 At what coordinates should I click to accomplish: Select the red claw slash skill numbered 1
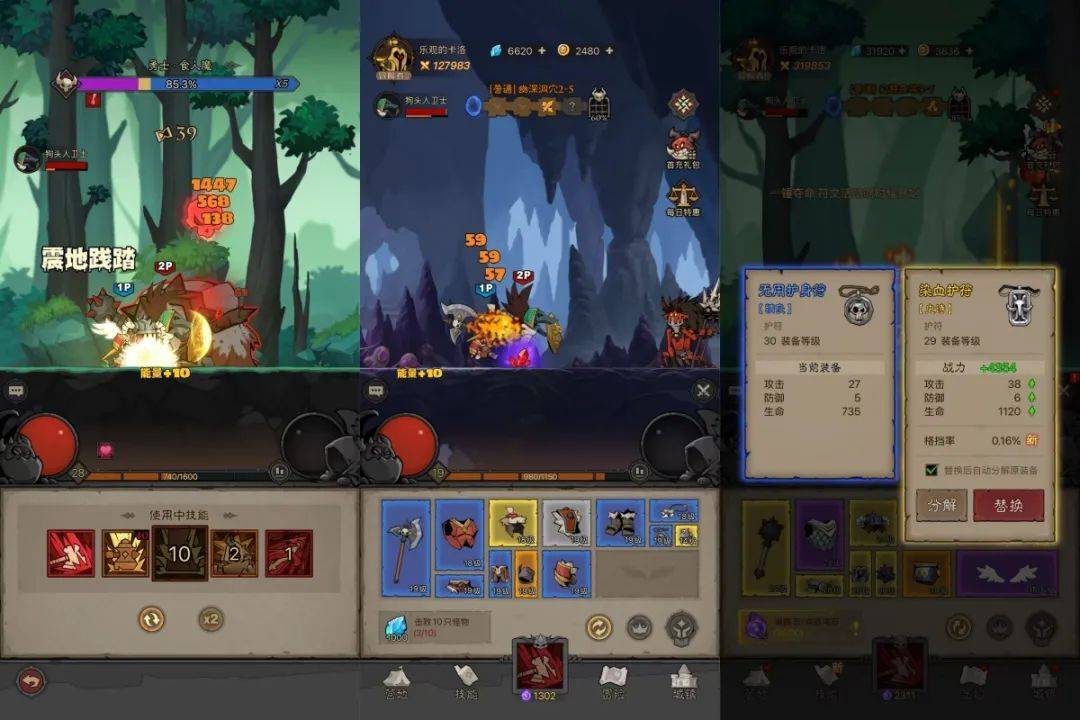(288, 553)
